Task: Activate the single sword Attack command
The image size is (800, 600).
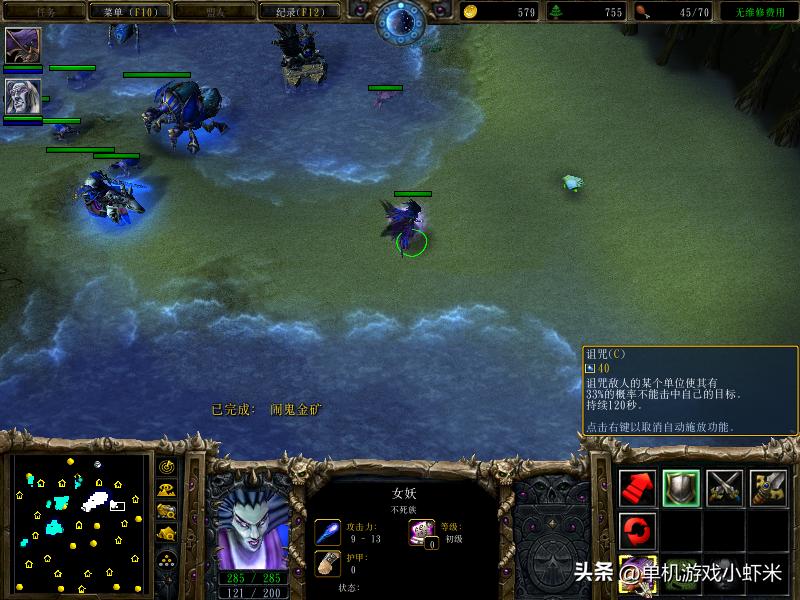Action: (769, 487)
